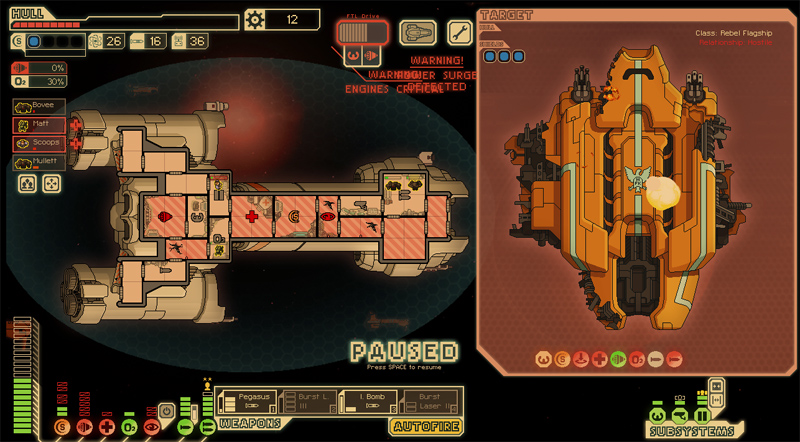This screenshot has width=800, height=442.
Task: Click the piloting subsystem icon
Action: [x=657, y=415]
